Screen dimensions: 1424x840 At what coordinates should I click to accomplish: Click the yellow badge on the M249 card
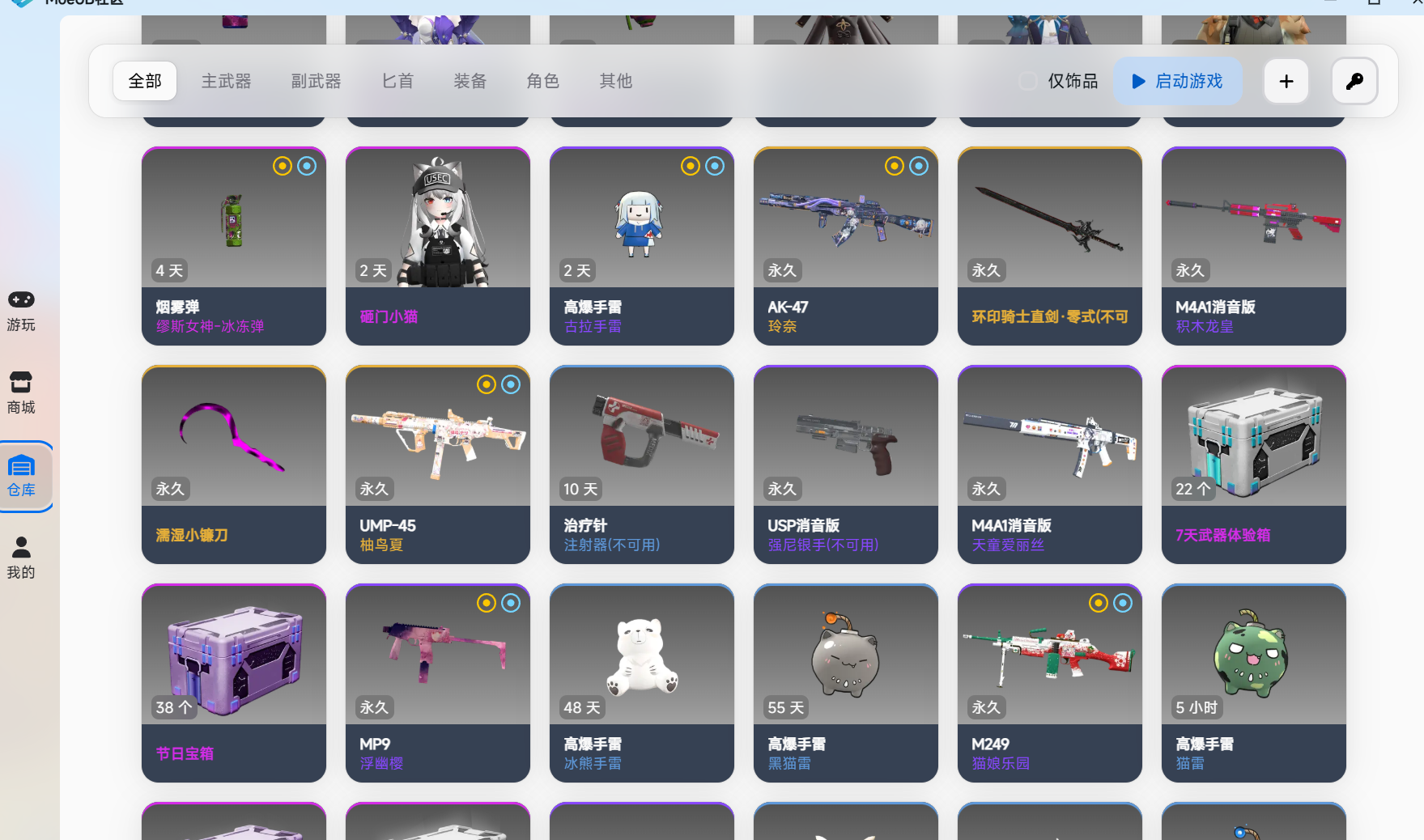pos(1099,603)
